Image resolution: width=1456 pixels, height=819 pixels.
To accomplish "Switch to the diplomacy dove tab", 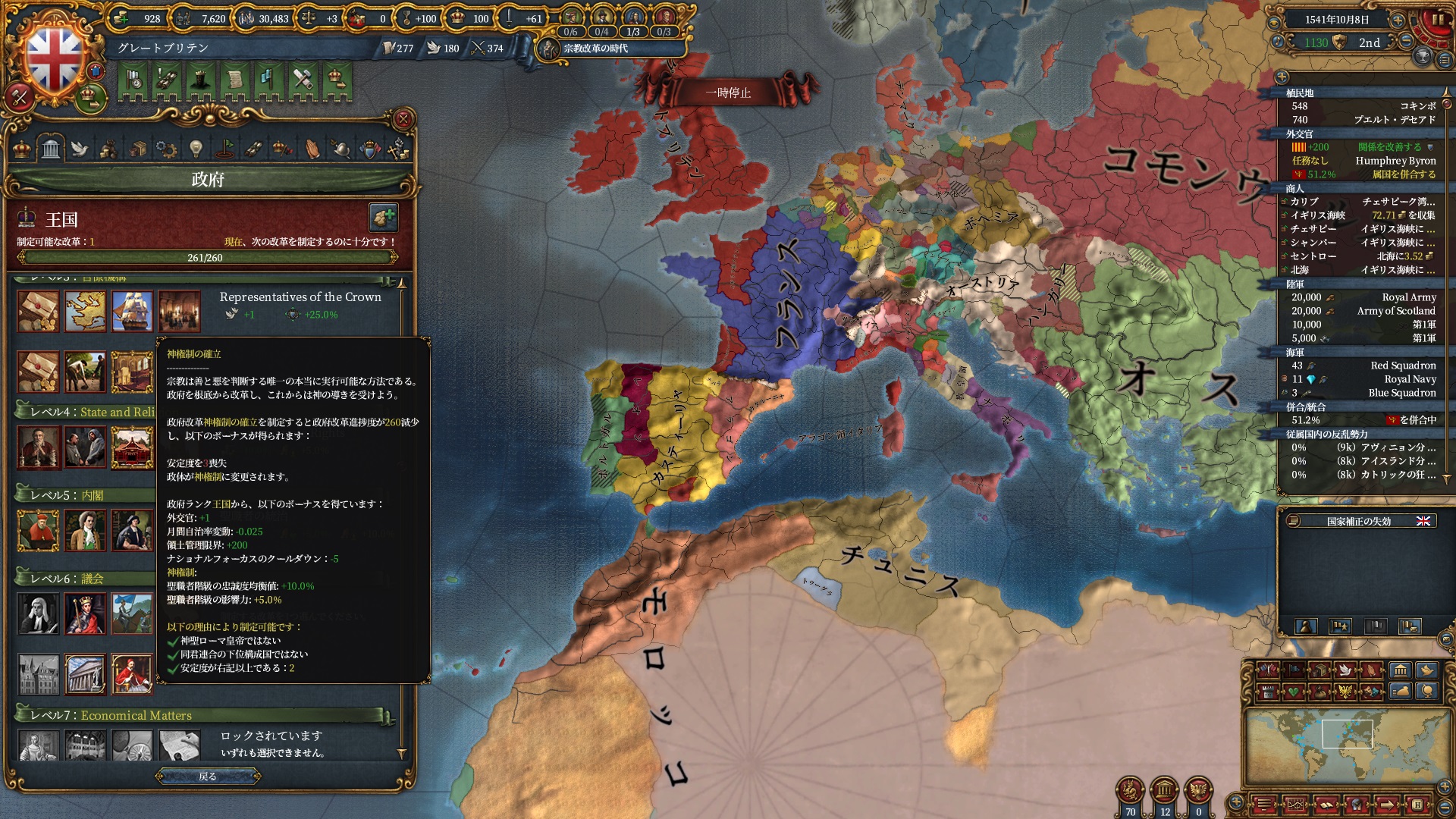I will point(80,149).
